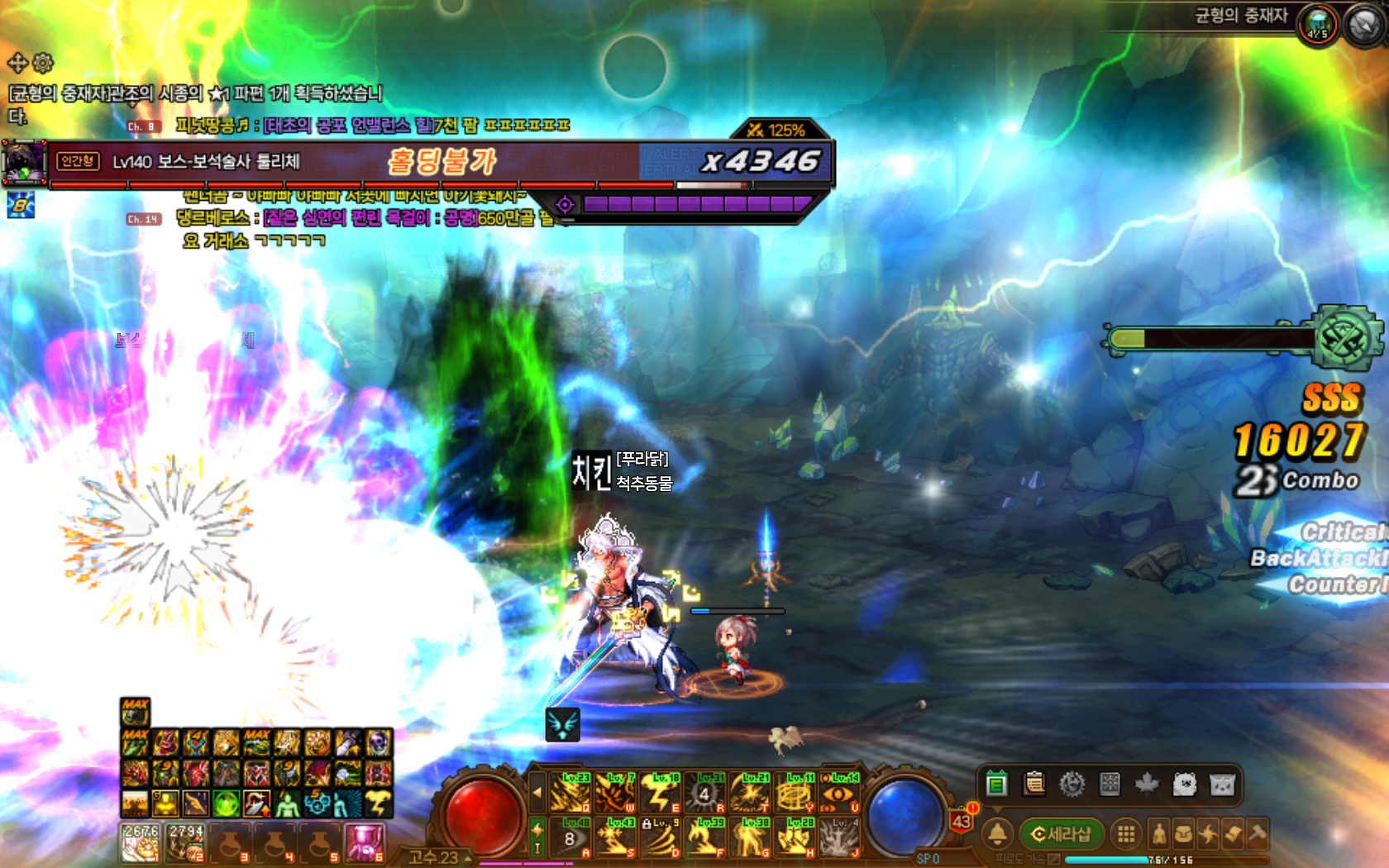Use the consumable in quick slot 1
1389x868 pixels.
(141, 843)
